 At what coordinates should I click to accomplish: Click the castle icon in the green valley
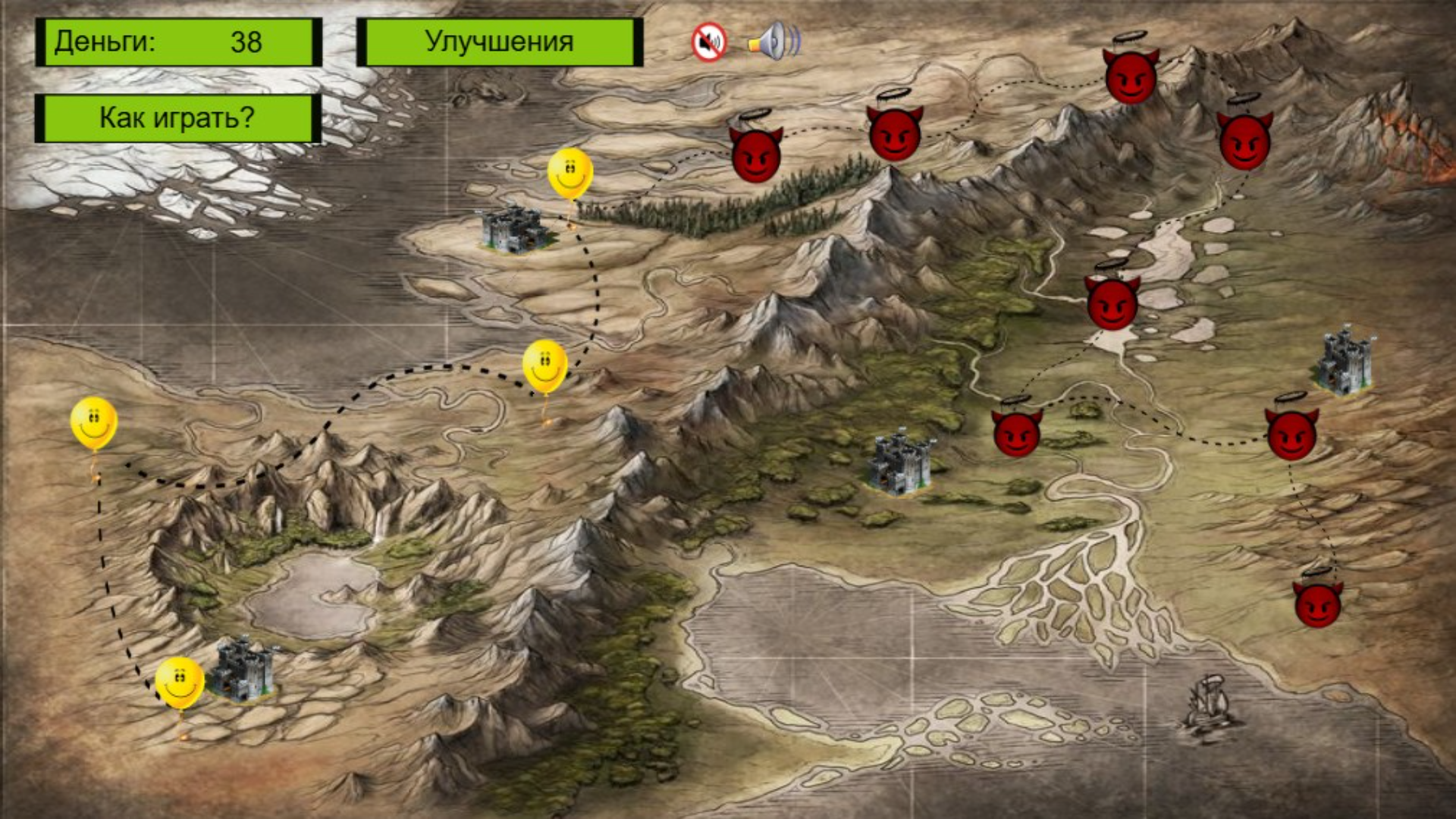tap(902, 463)
